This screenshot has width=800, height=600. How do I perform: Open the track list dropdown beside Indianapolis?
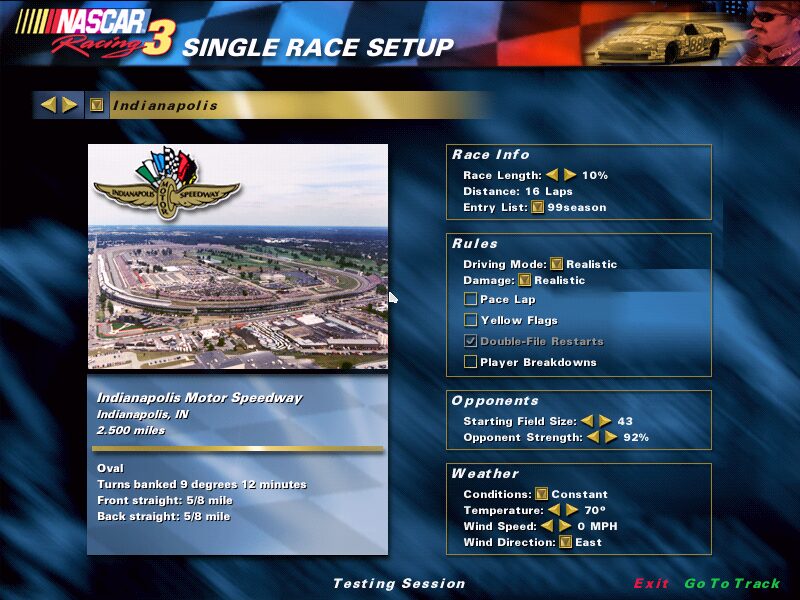pyautogui.click(x=96, y=105)
